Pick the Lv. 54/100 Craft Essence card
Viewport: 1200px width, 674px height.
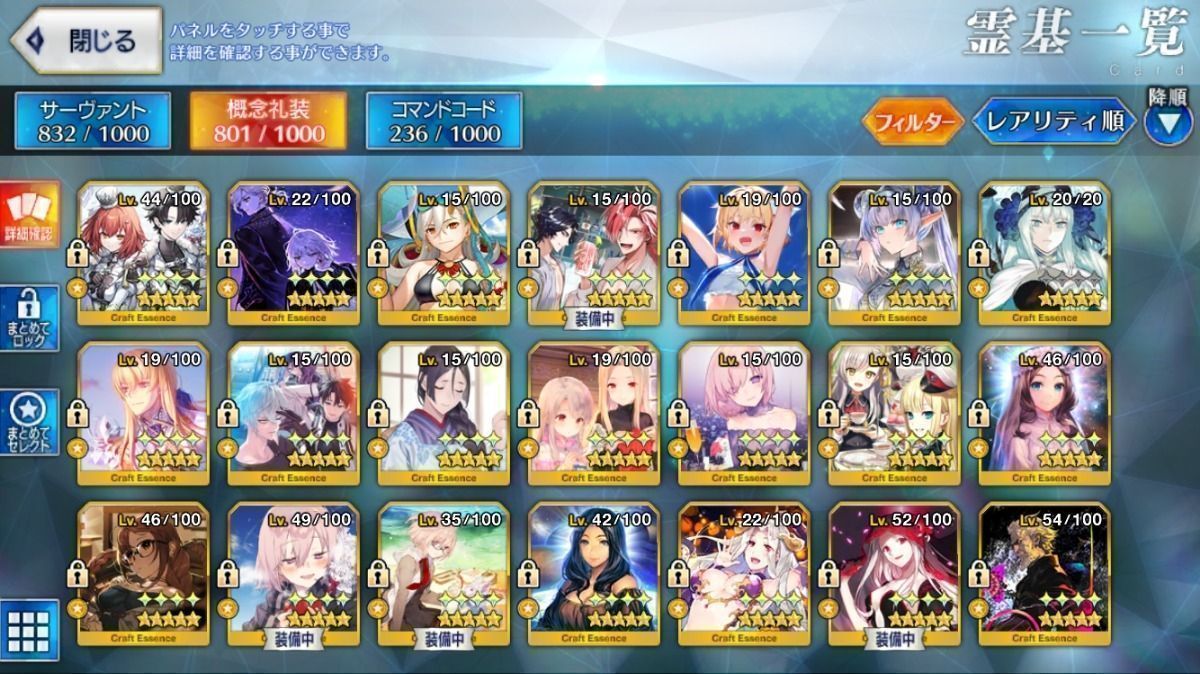(1044, 573)
